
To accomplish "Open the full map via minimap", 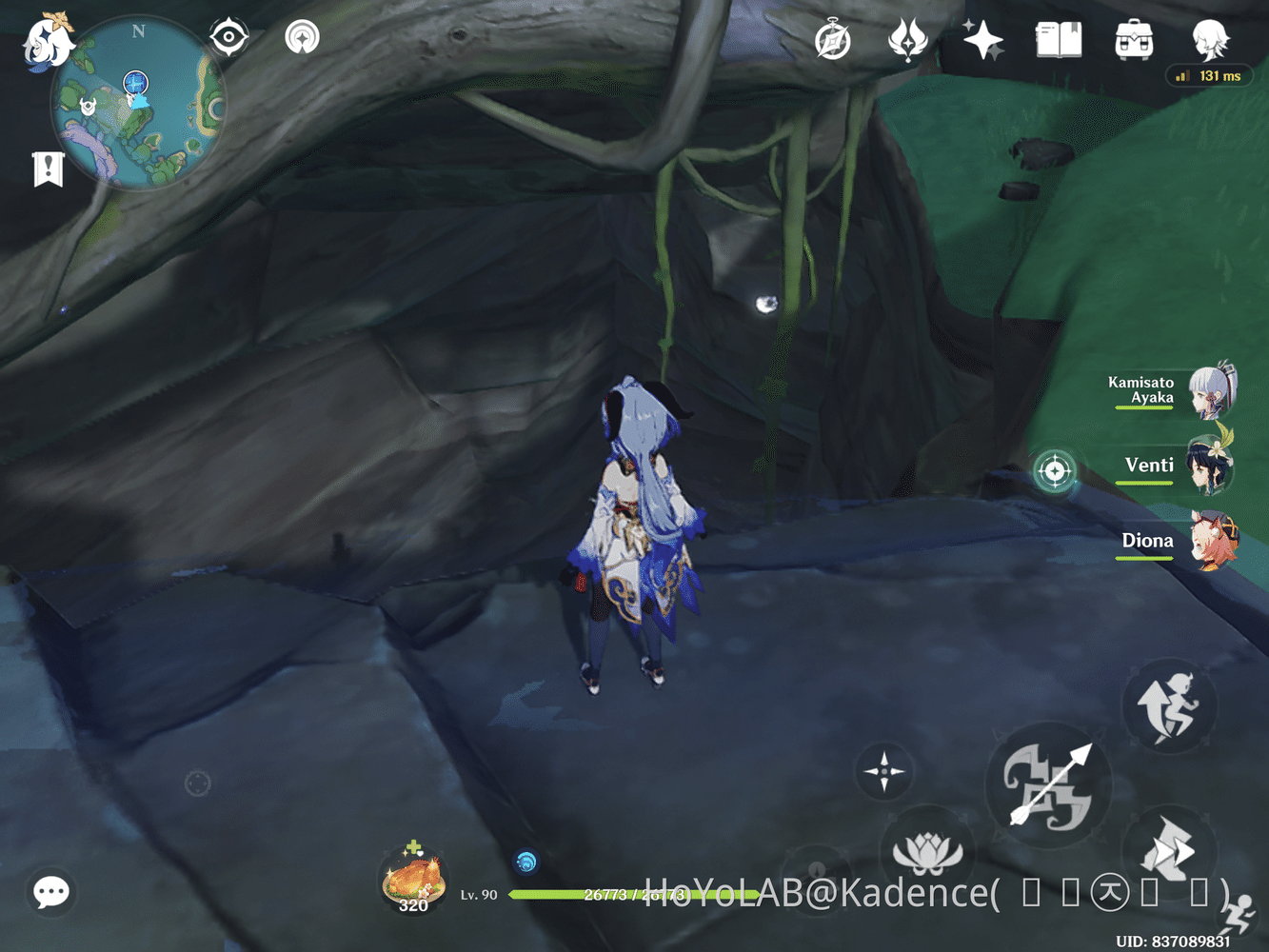I will click(x=138, y=105).
